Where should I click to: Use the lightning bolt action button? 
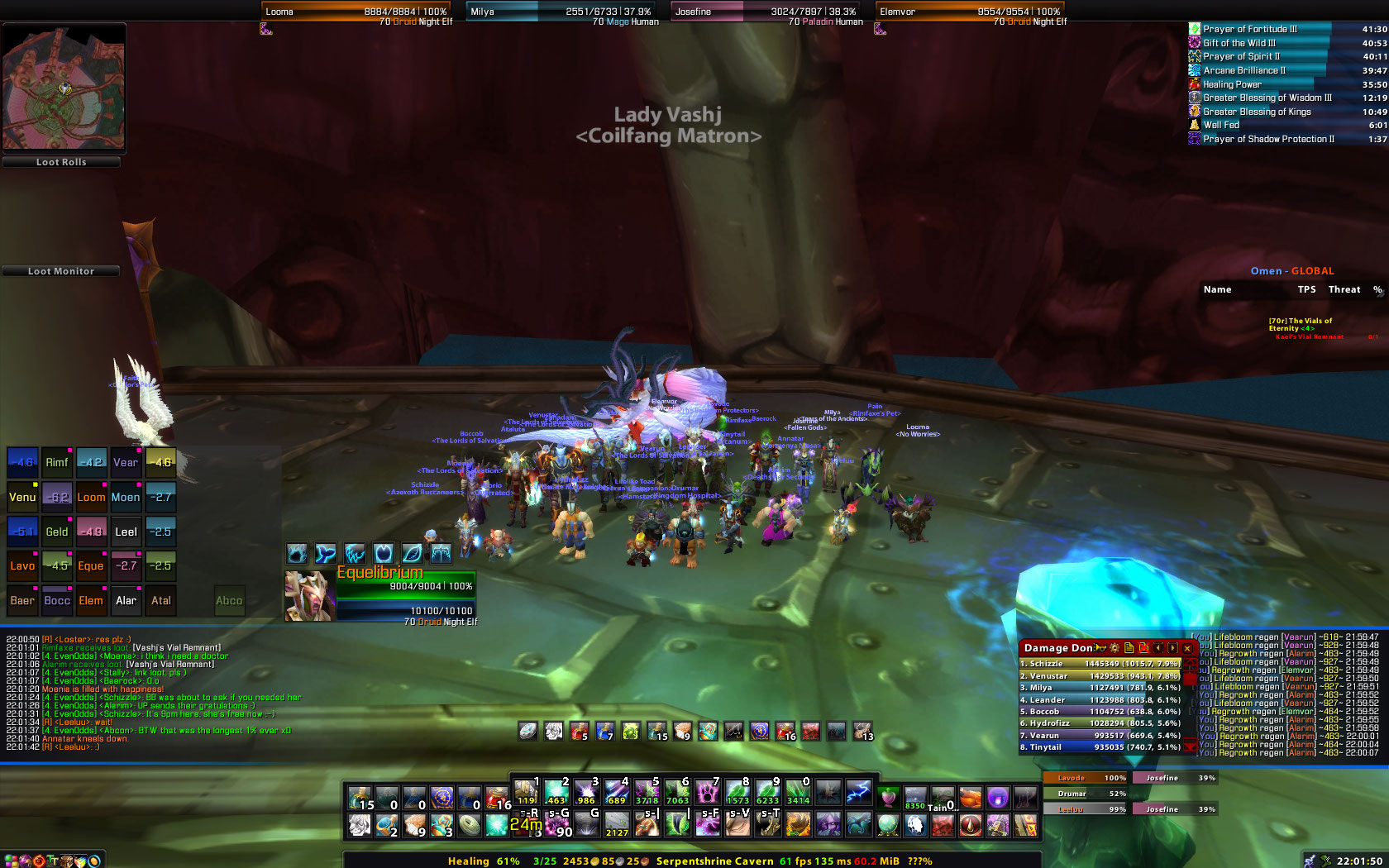[x=858, y=793]
